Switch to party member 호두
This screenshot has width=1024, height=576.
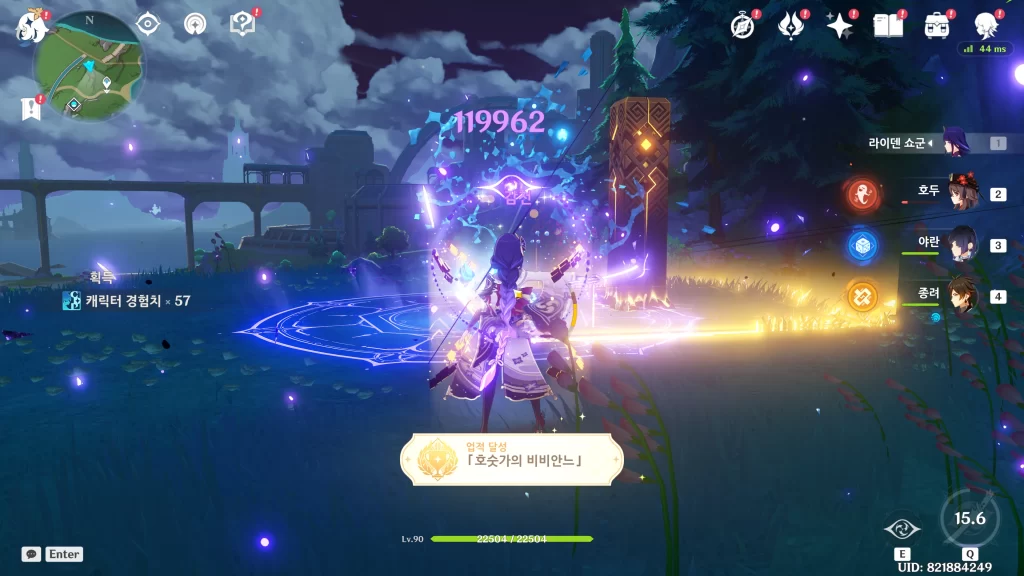point(961,193)
